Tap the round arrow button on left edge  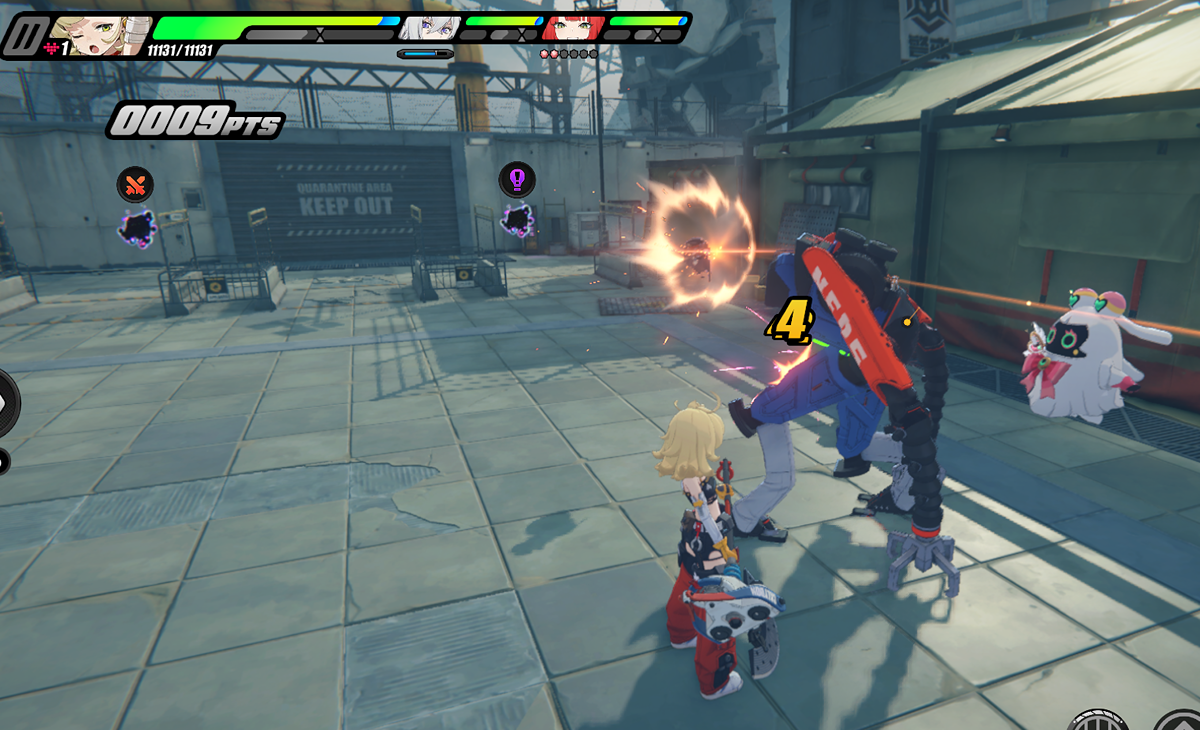coord(6,402)
